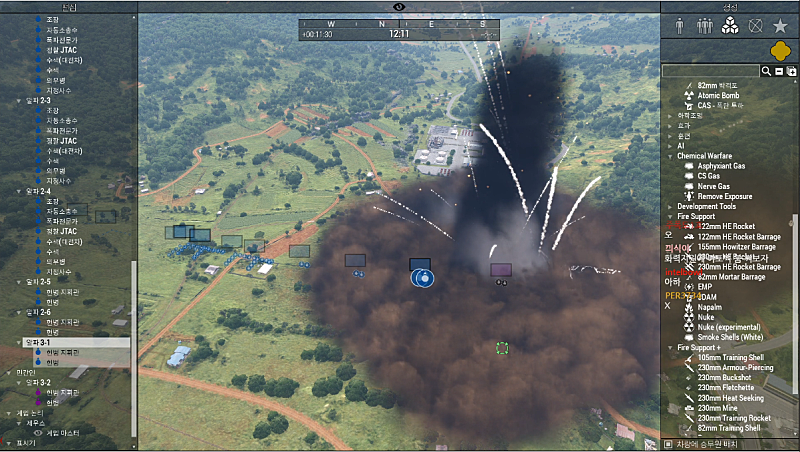
Task: Select the Remove Exposure module
Action: (x=724, y=196)
